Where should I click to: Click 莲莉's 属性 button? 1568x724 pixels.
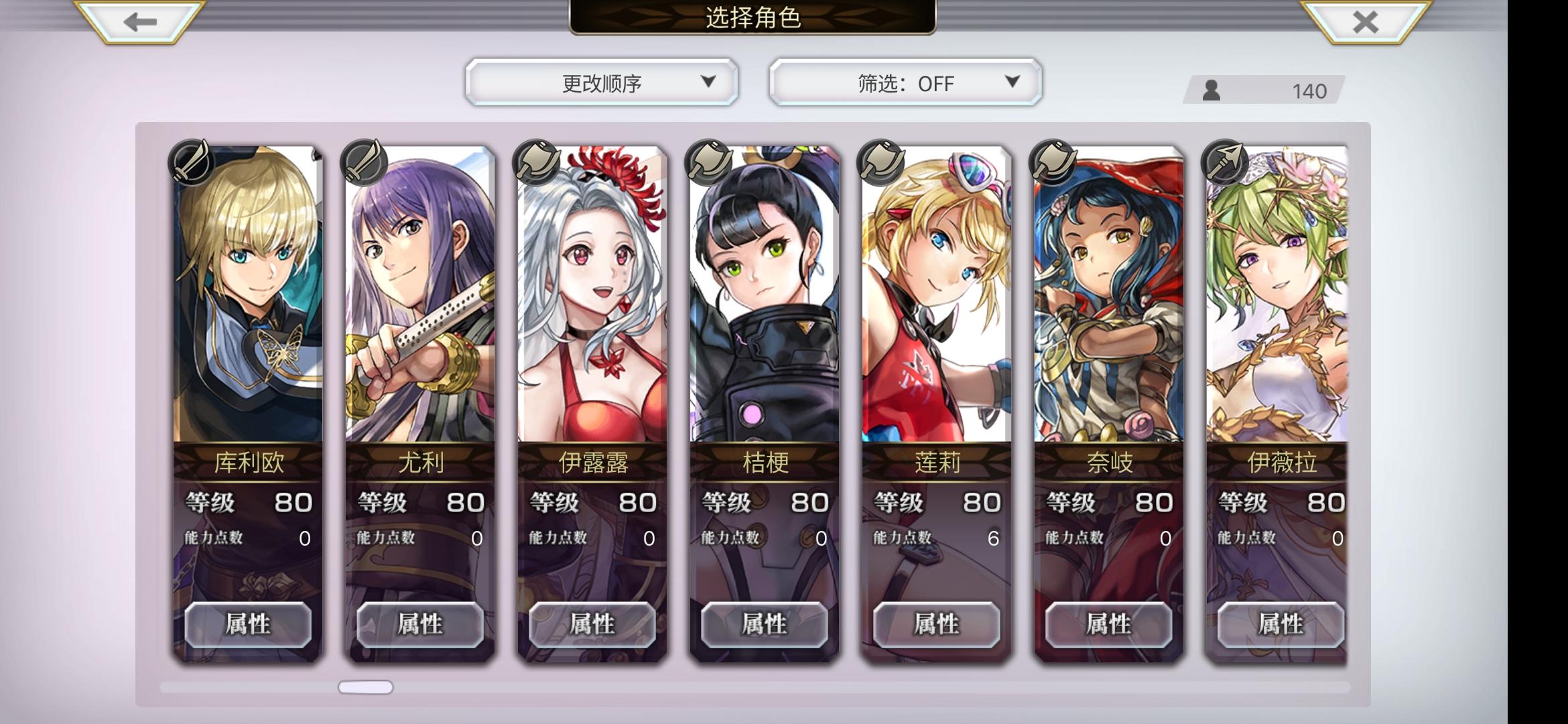(x=937, y=624)
